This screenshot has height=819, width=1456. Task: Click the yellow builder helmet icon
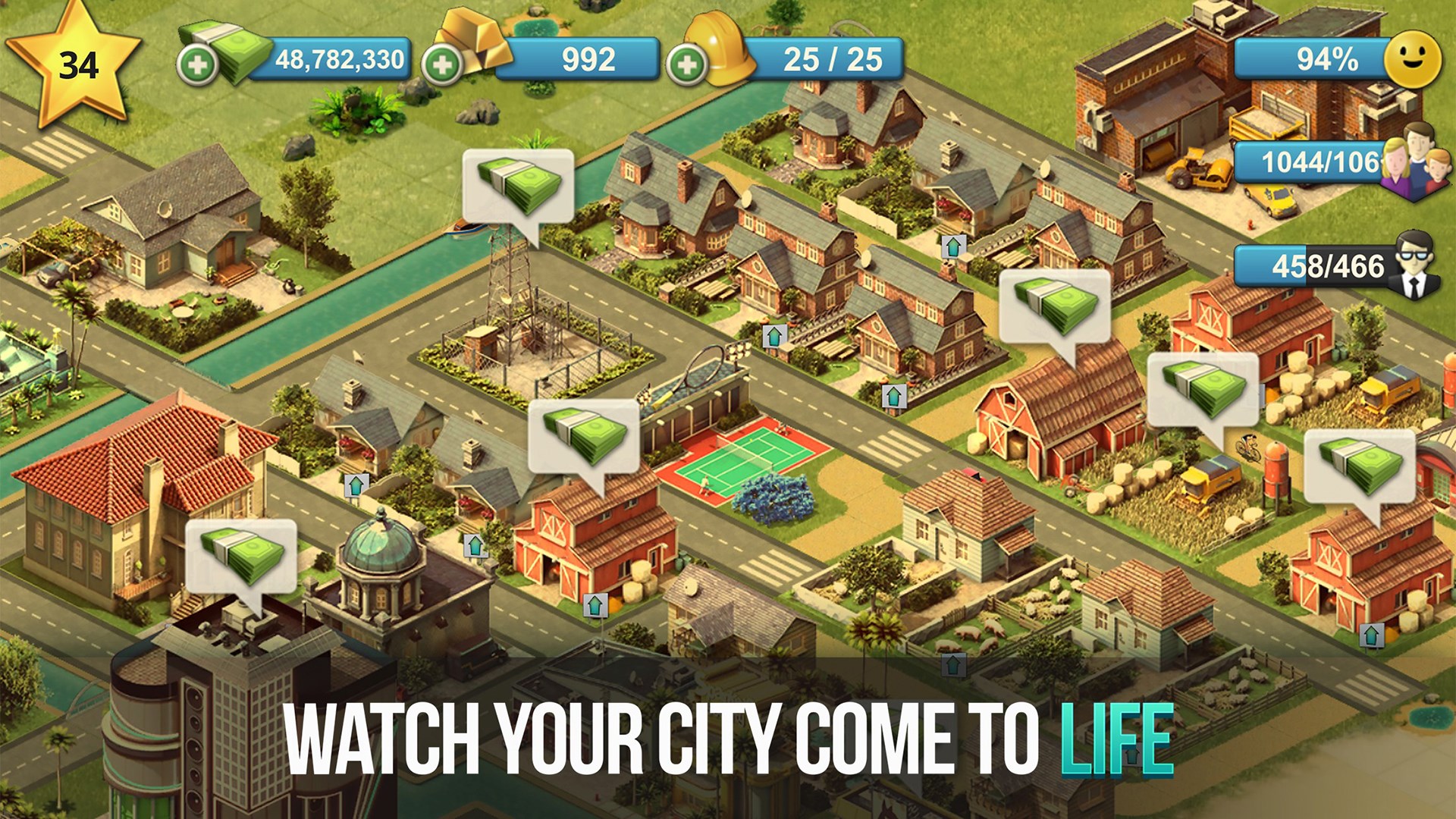720,47
